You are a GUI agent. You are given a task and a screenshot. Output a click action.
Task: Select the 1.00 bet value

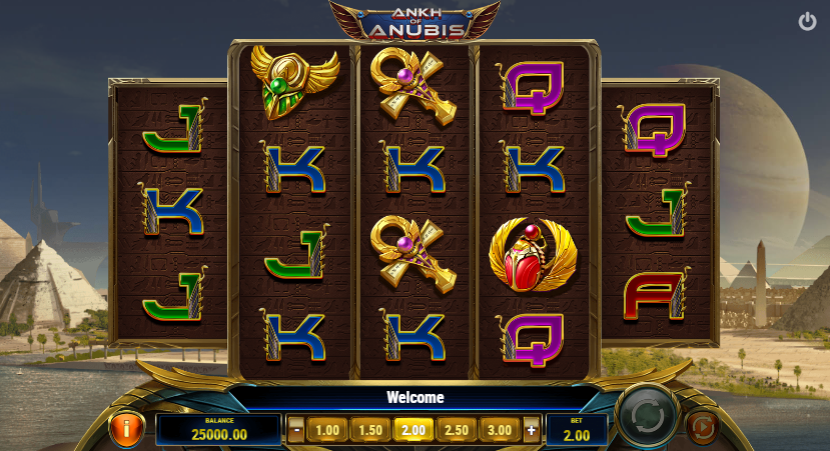point(328,430)
